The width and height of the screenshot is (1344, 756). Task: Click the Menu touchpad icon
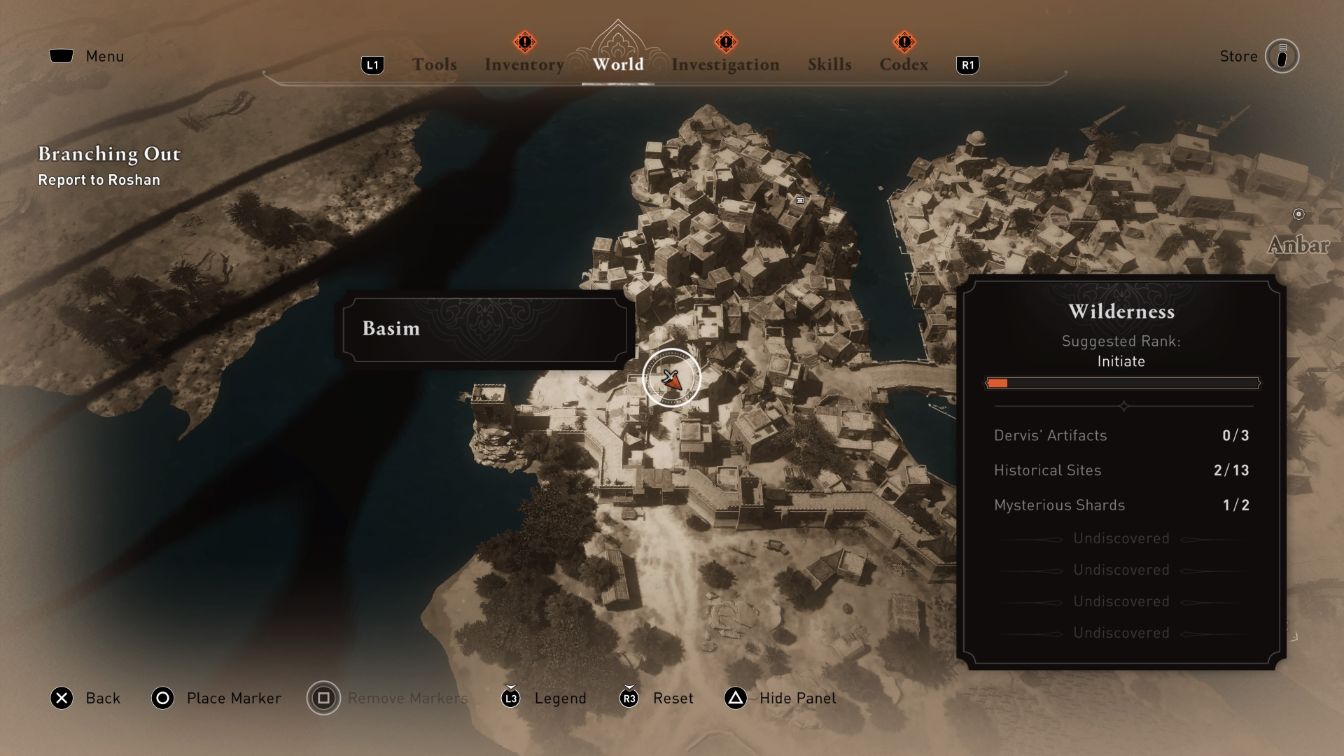[62, 56]
